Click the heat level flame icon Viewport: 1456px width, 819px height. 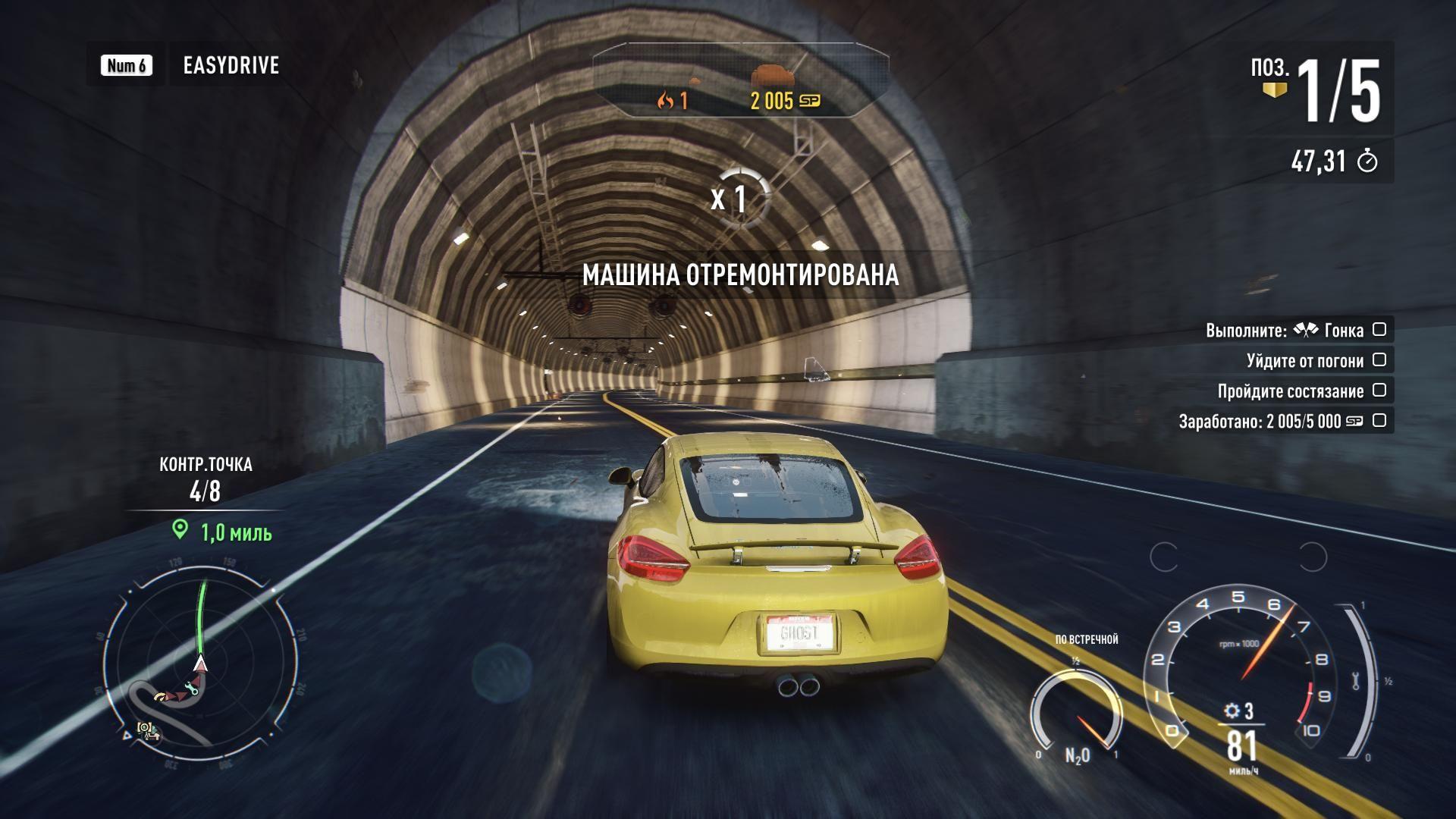point(666,100)
